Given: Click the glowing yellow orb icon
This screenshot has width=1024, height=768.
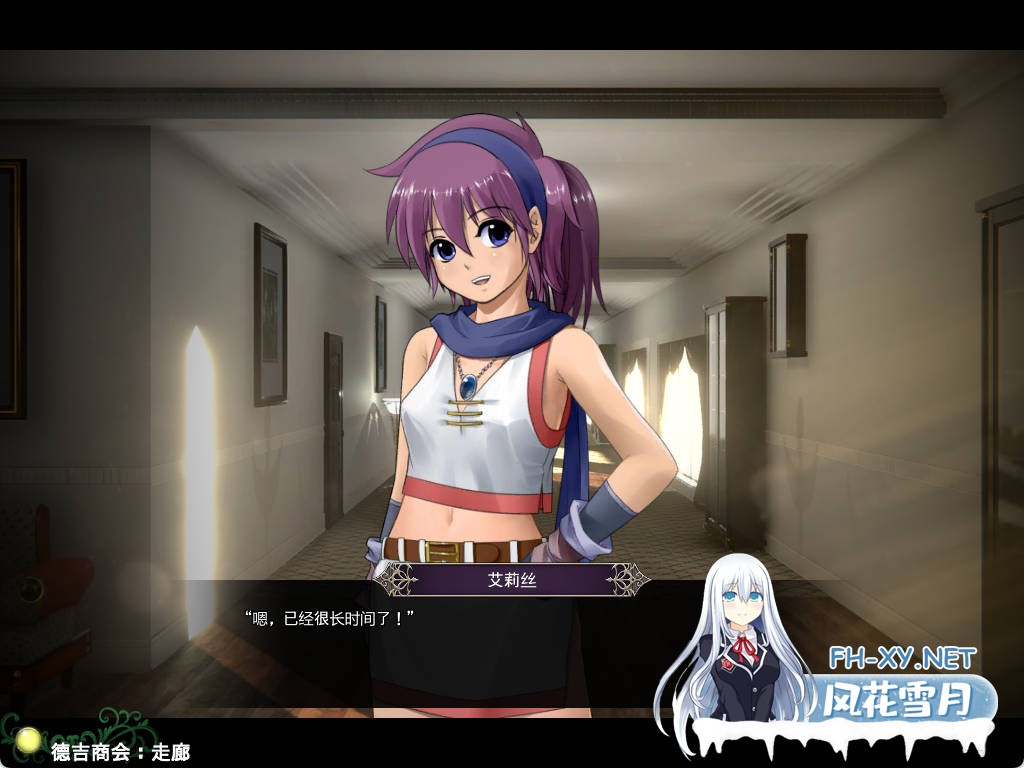Looking at the screenshot, I should point(30,740).
